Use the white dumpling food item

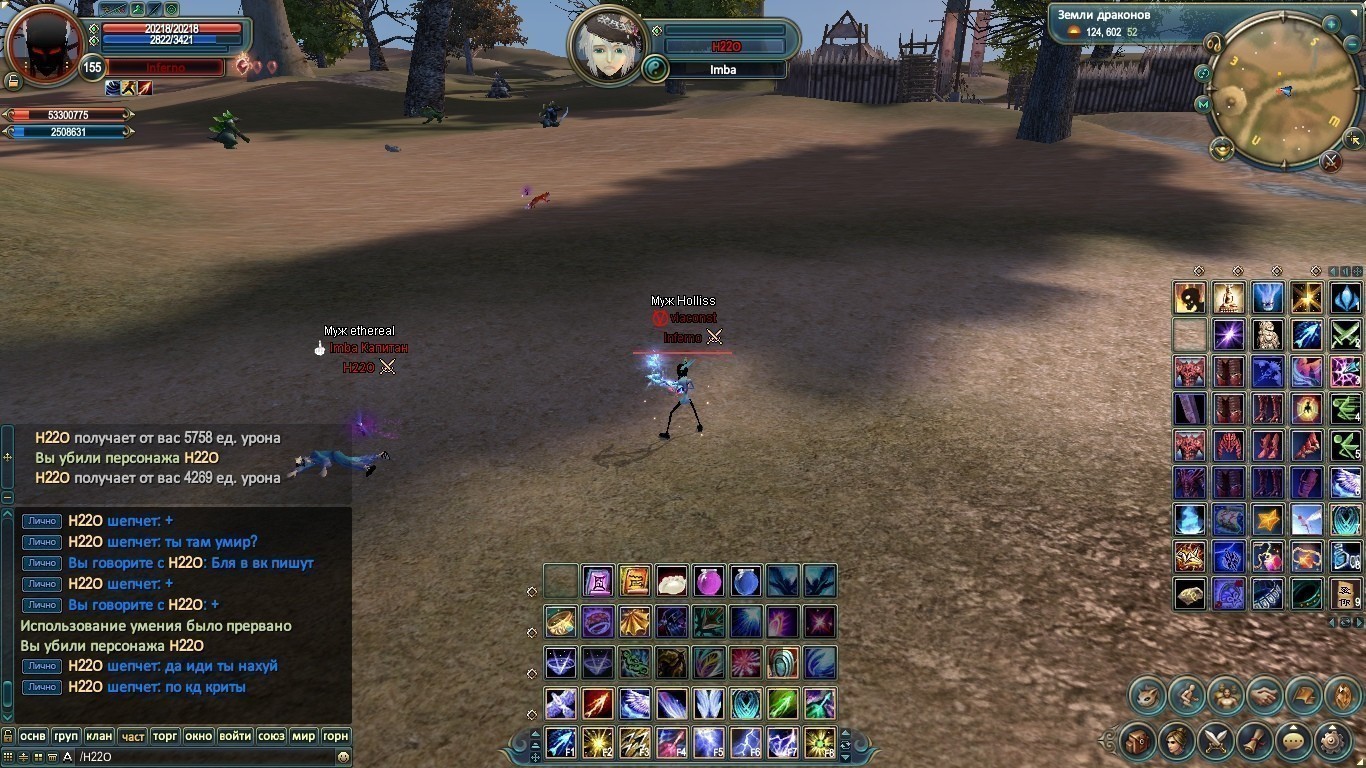tap(671, 581)
